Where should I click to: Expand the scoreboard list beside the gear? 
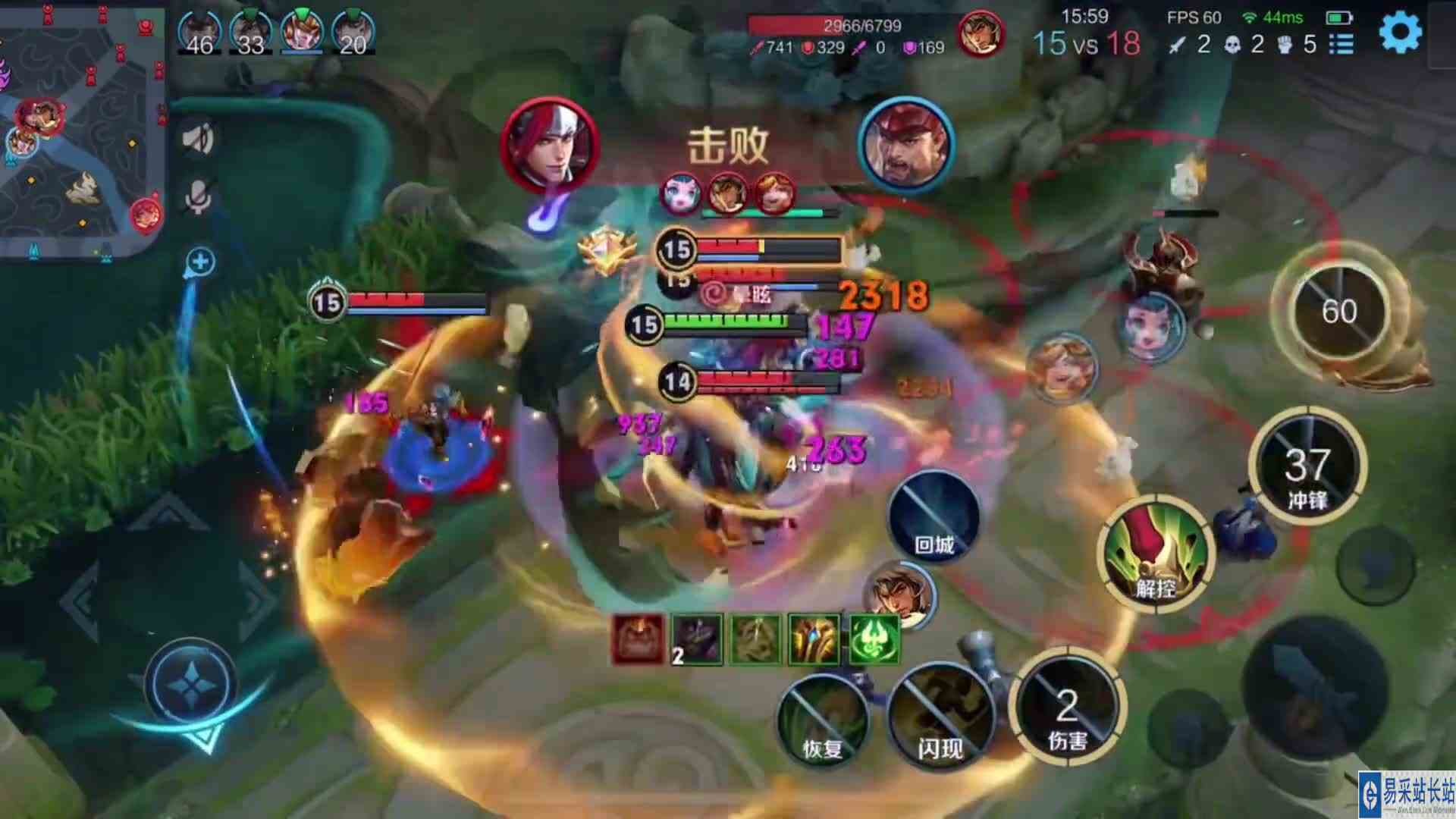click(x=1342, y=44)
